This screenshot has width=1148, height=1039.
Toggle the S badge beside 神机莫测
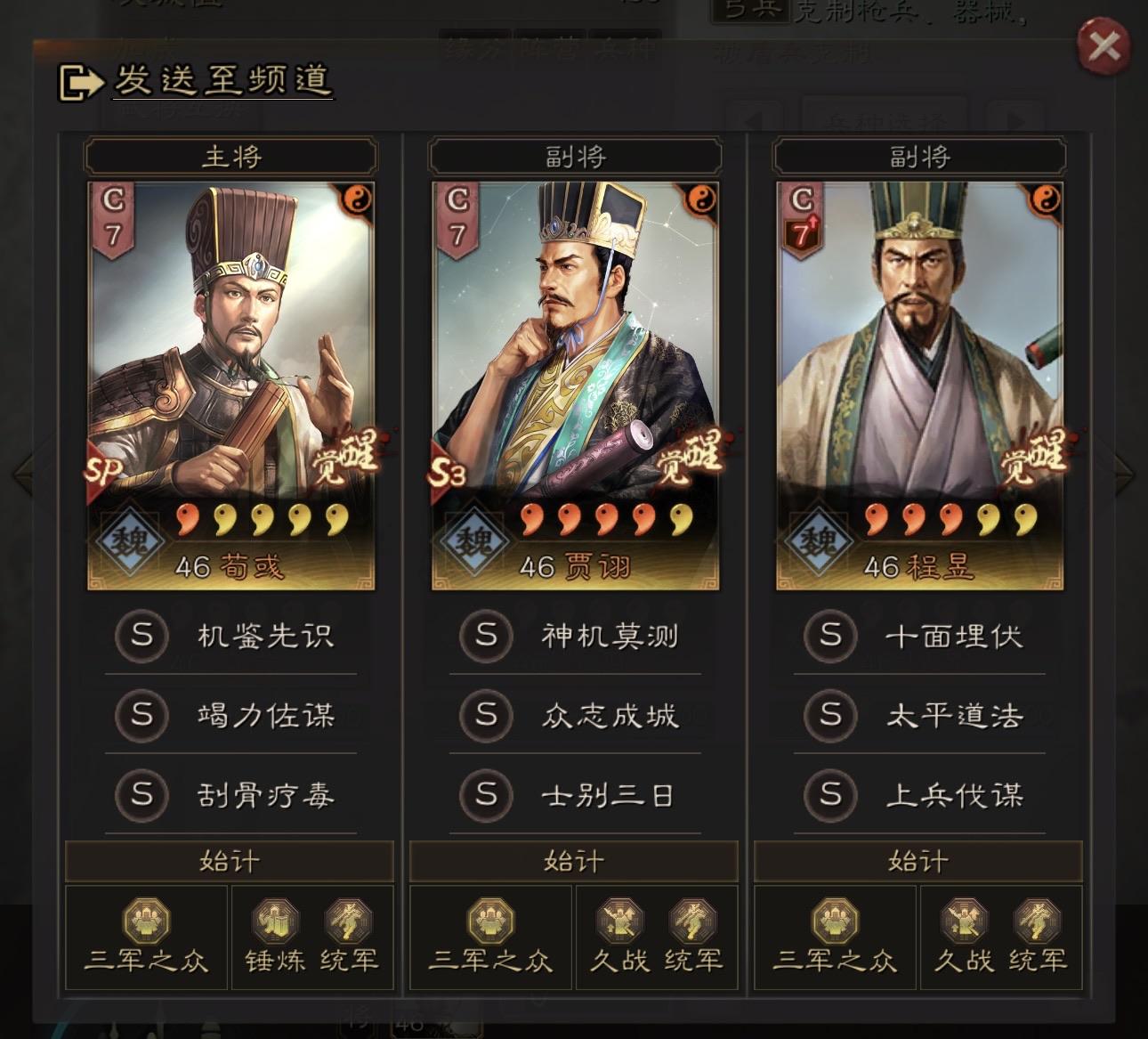485,637
